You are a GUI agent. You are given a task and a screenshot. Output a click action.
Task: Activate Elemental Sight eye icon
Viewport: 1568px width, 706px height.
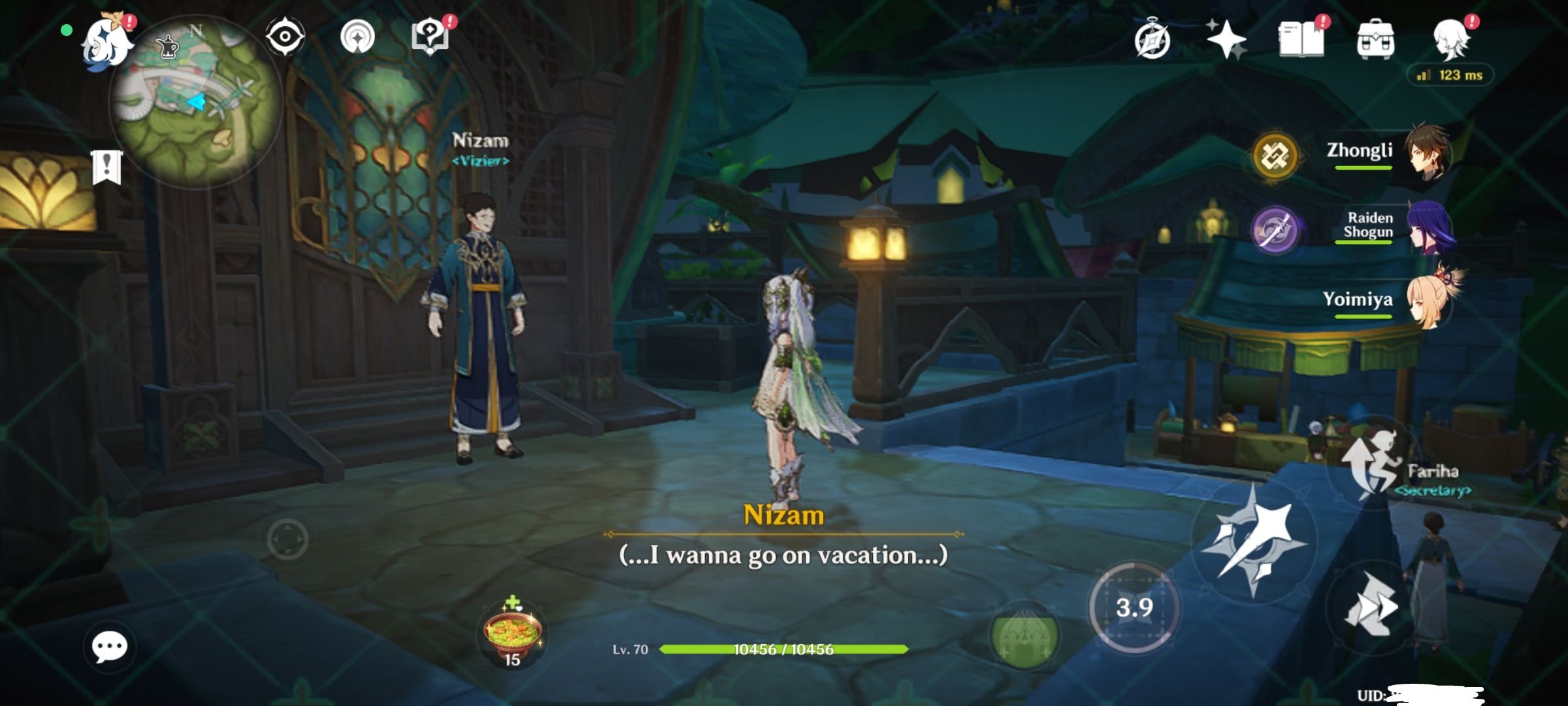pyautogui.click(x=285, y=37)
